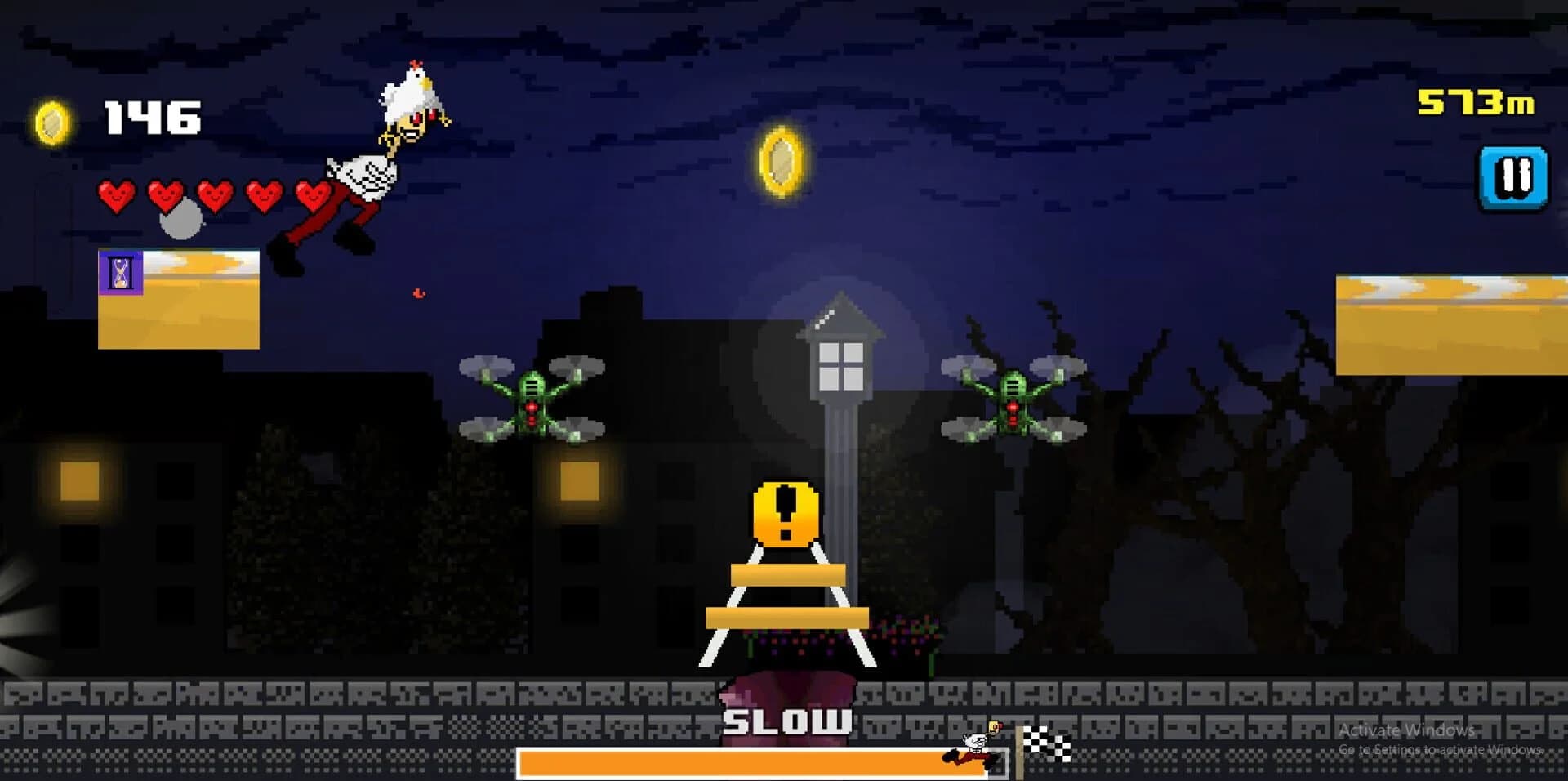This screenshot has height=781, width=1568.
Task: Click the yellow platform on the right side
Action: tap(1462, 323)
